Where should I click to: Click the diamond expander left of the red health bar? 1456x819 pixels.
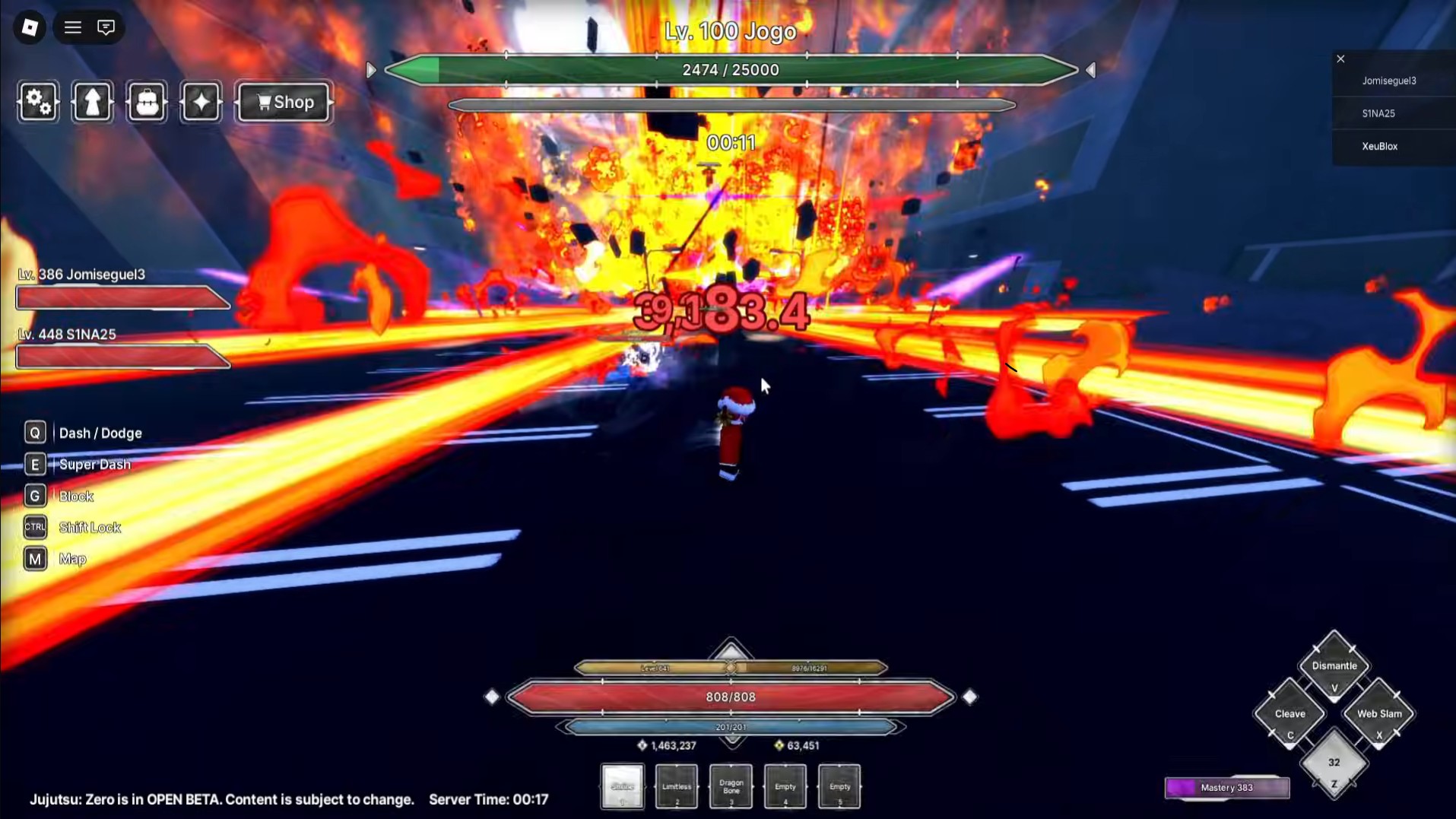(493, 695)
